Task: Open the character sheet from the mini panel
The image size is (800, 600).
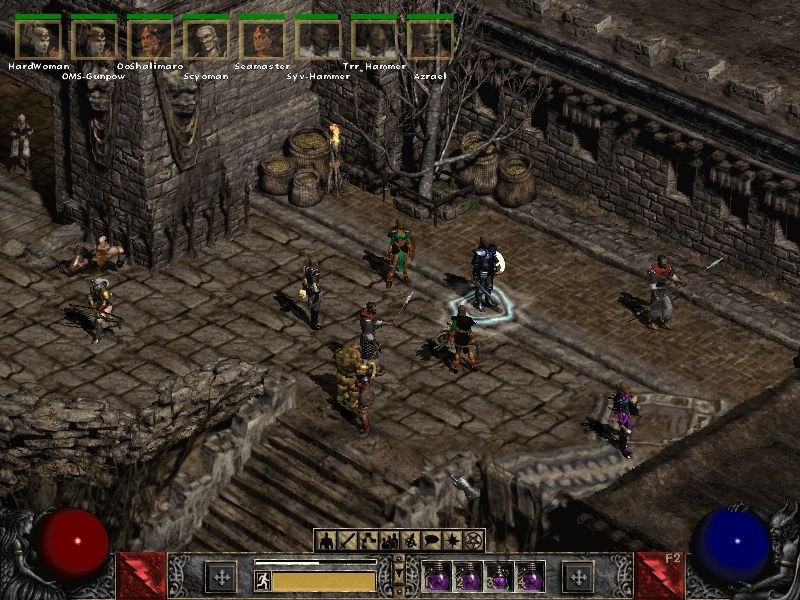Action: (x=326, y=541)
